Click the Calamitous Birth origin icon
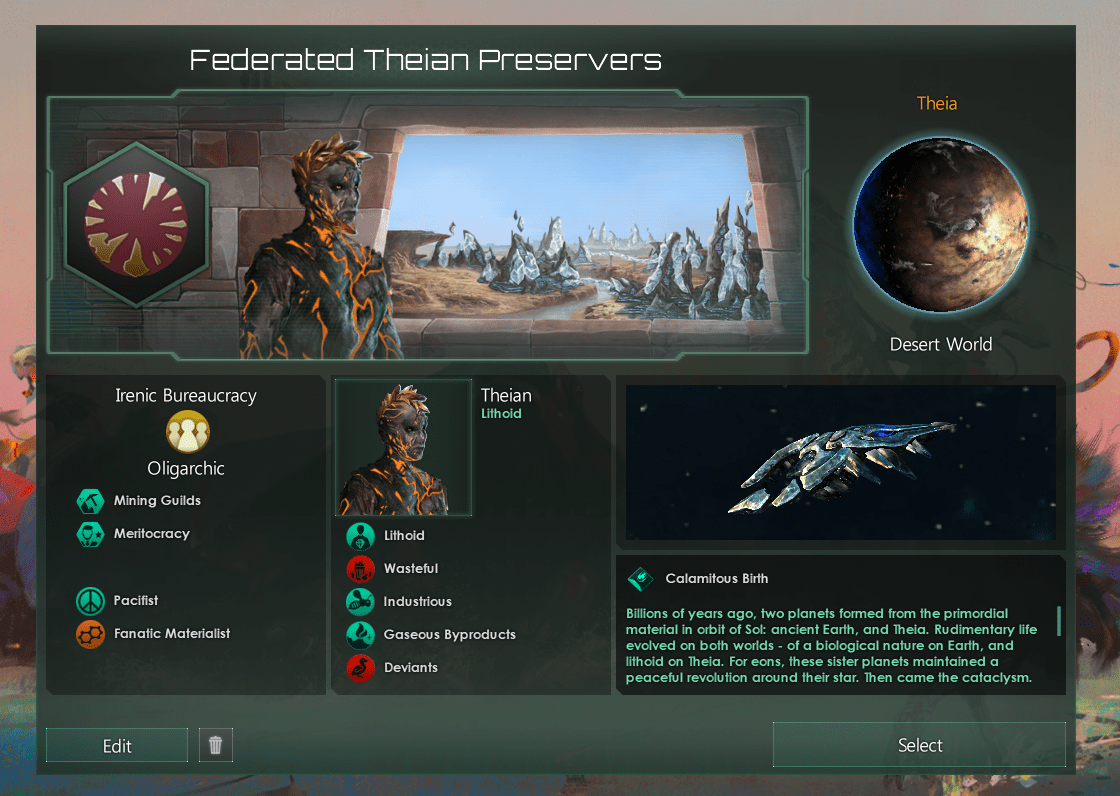This screenshot has height=796, width=1120. pyautogui.click(x=640, y=579)
